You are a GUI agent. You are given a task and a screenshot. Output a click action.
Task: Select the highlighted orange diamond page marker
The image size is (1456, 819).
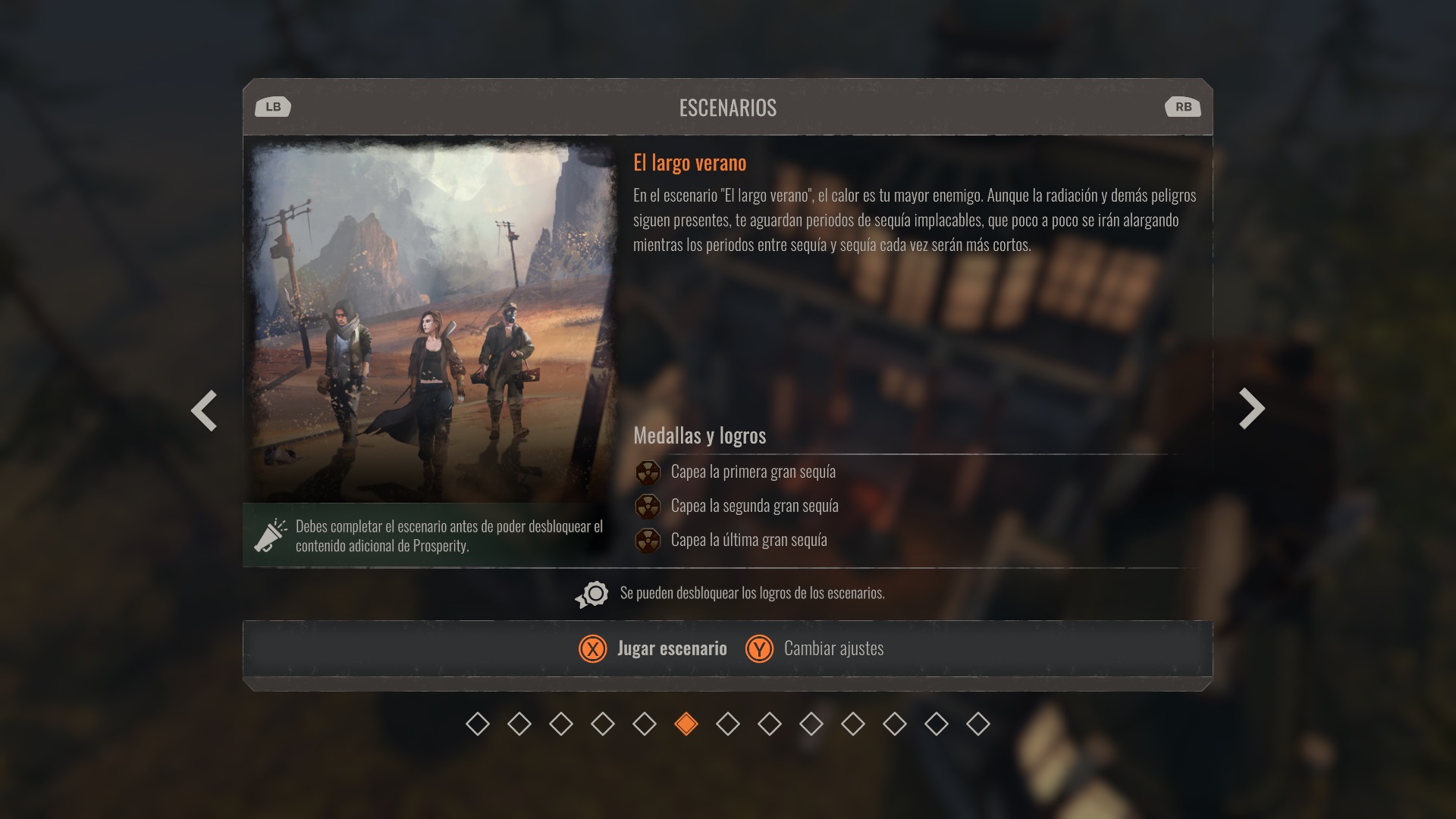[x=686, y=725]
